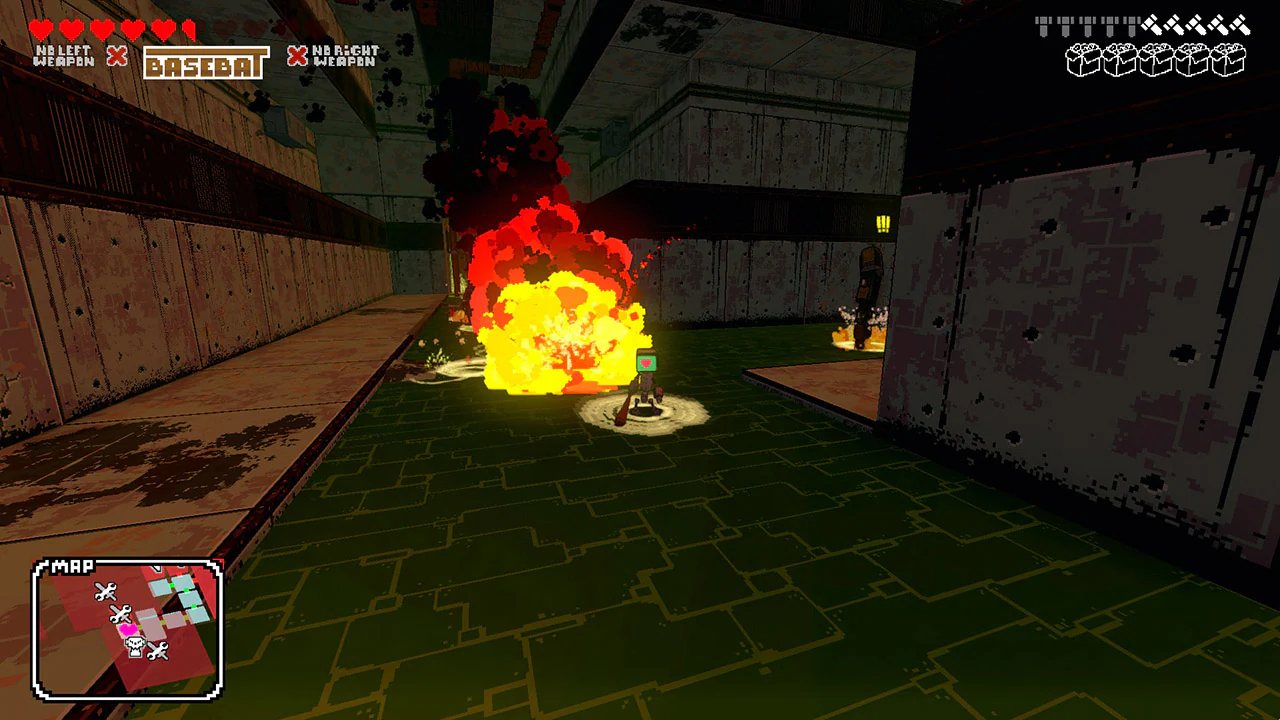Select the last white hammer icon top right

1238,25
